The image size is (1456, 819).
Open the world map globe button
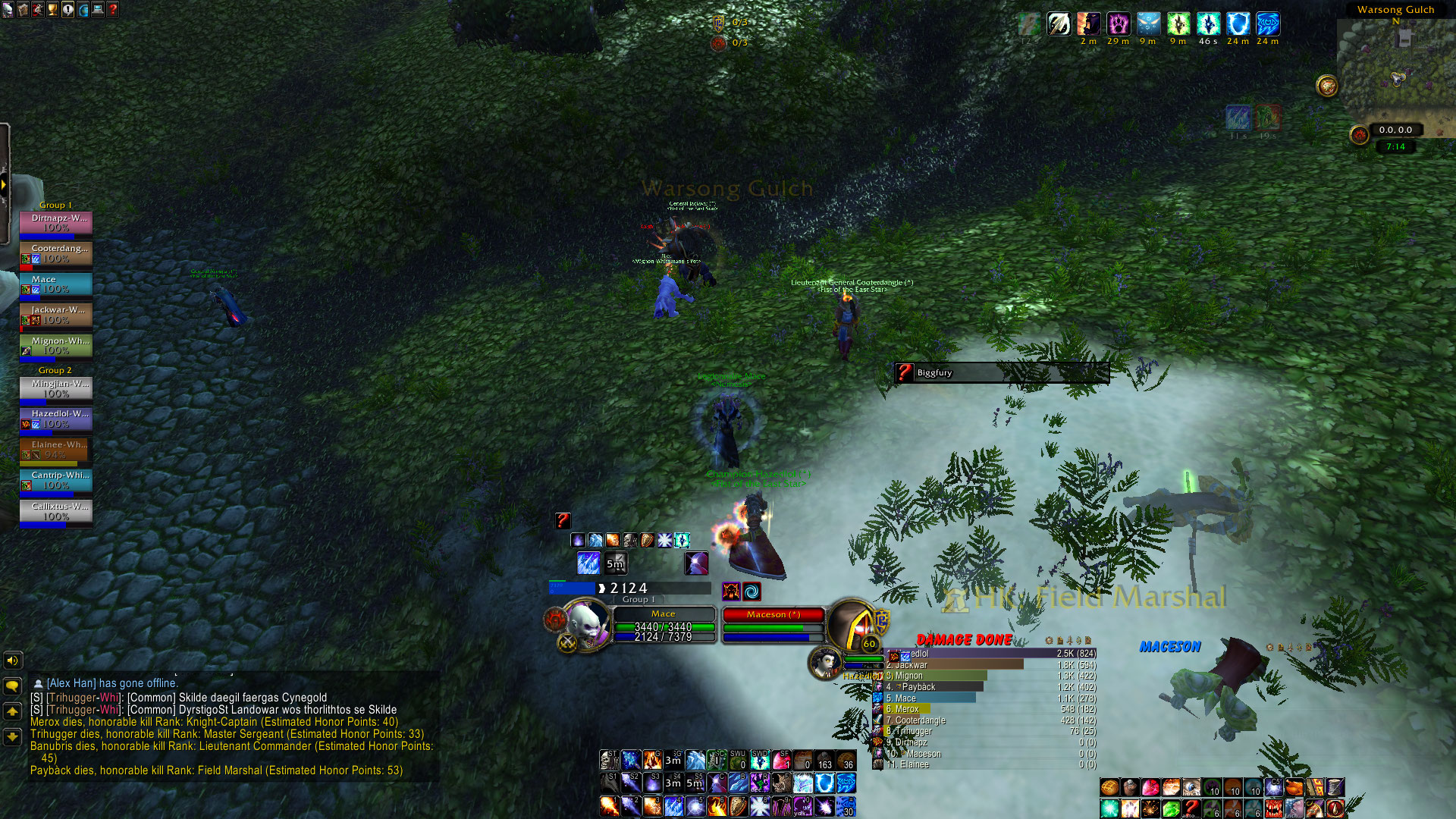[83, 10]
